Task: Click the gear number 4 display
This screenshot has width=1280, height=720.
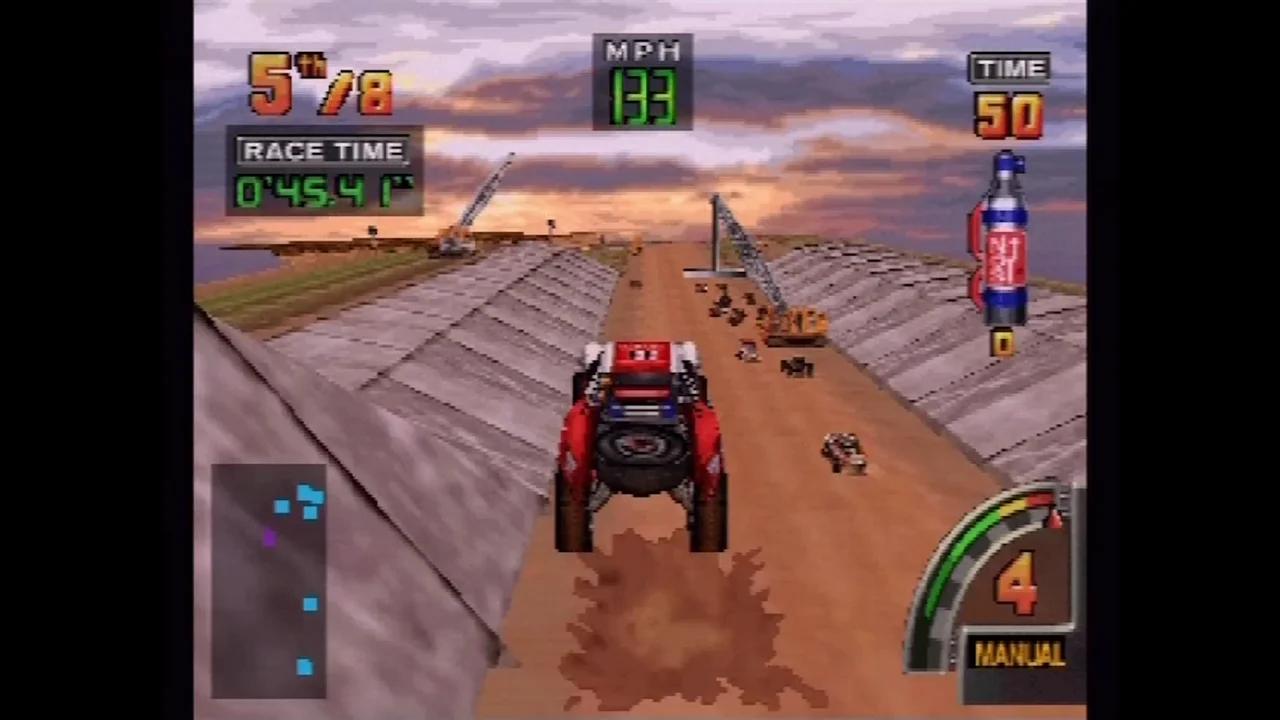Action: click(x=1016, y=580)
